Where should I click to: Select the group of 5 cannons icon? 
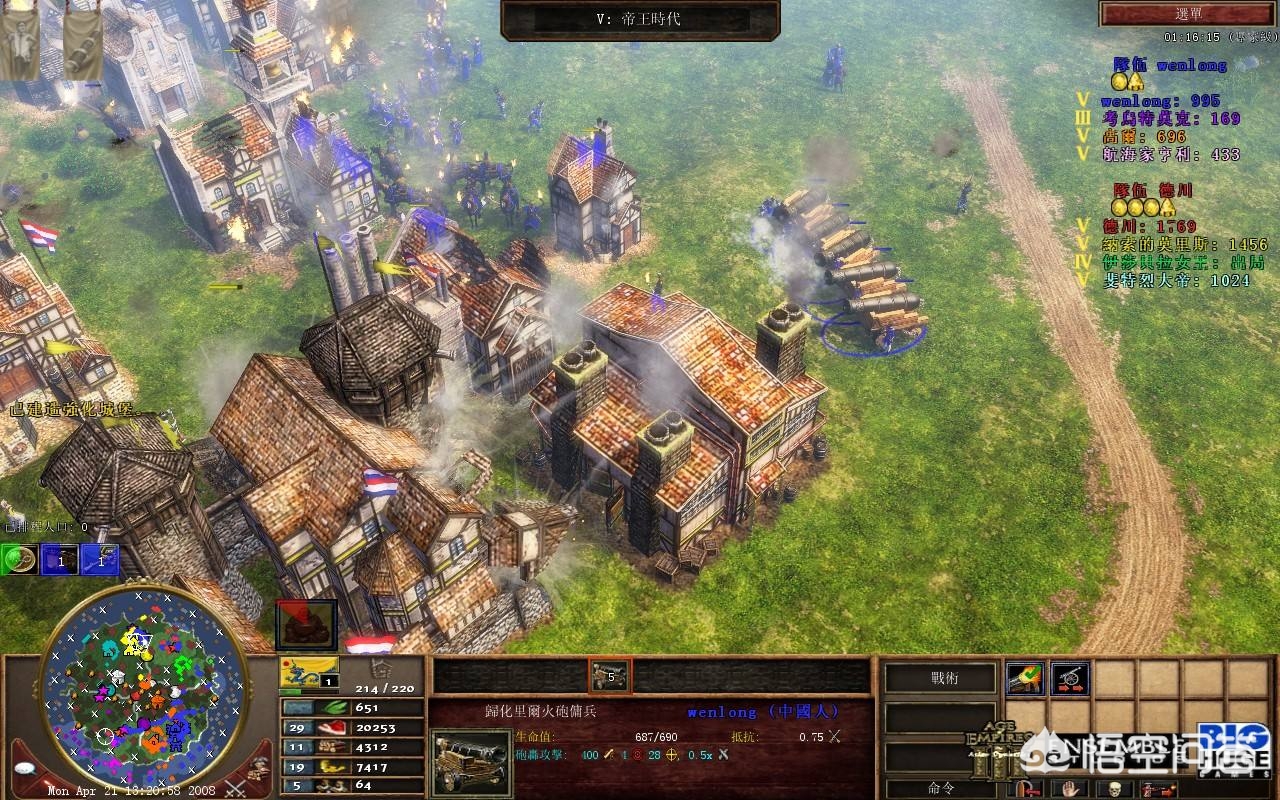click(609, 677)
